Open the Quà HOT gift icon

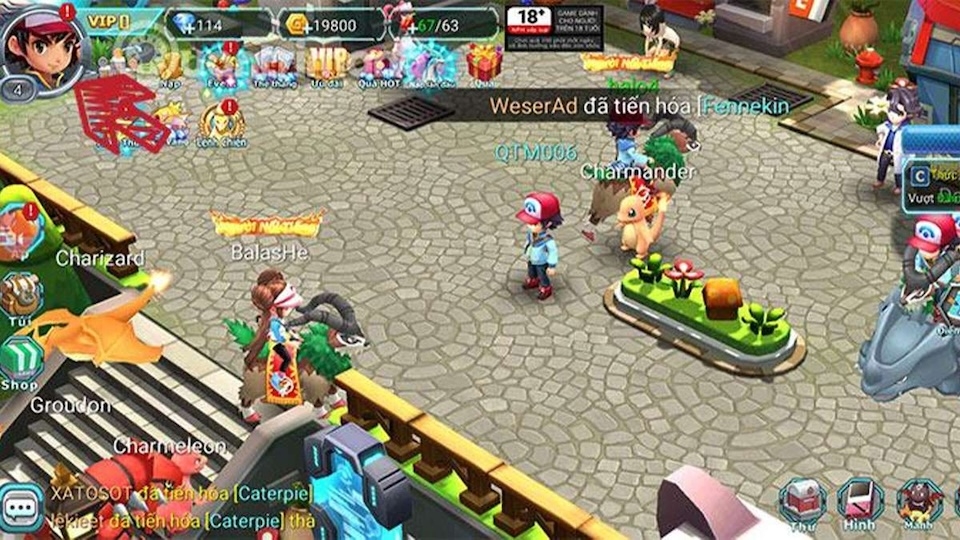(380, 67)
